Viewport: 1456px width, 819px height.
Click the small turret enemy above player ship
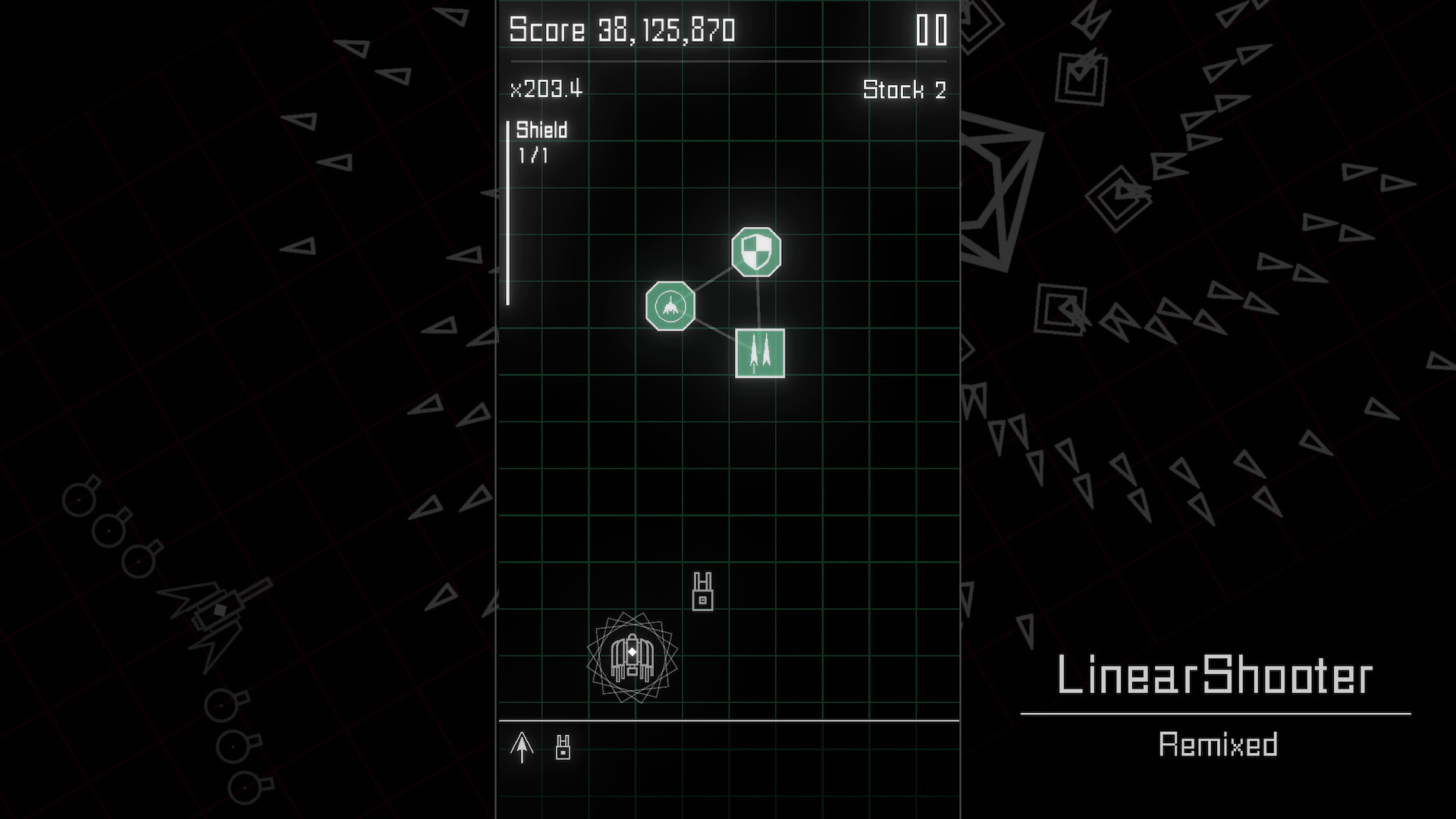701,590
